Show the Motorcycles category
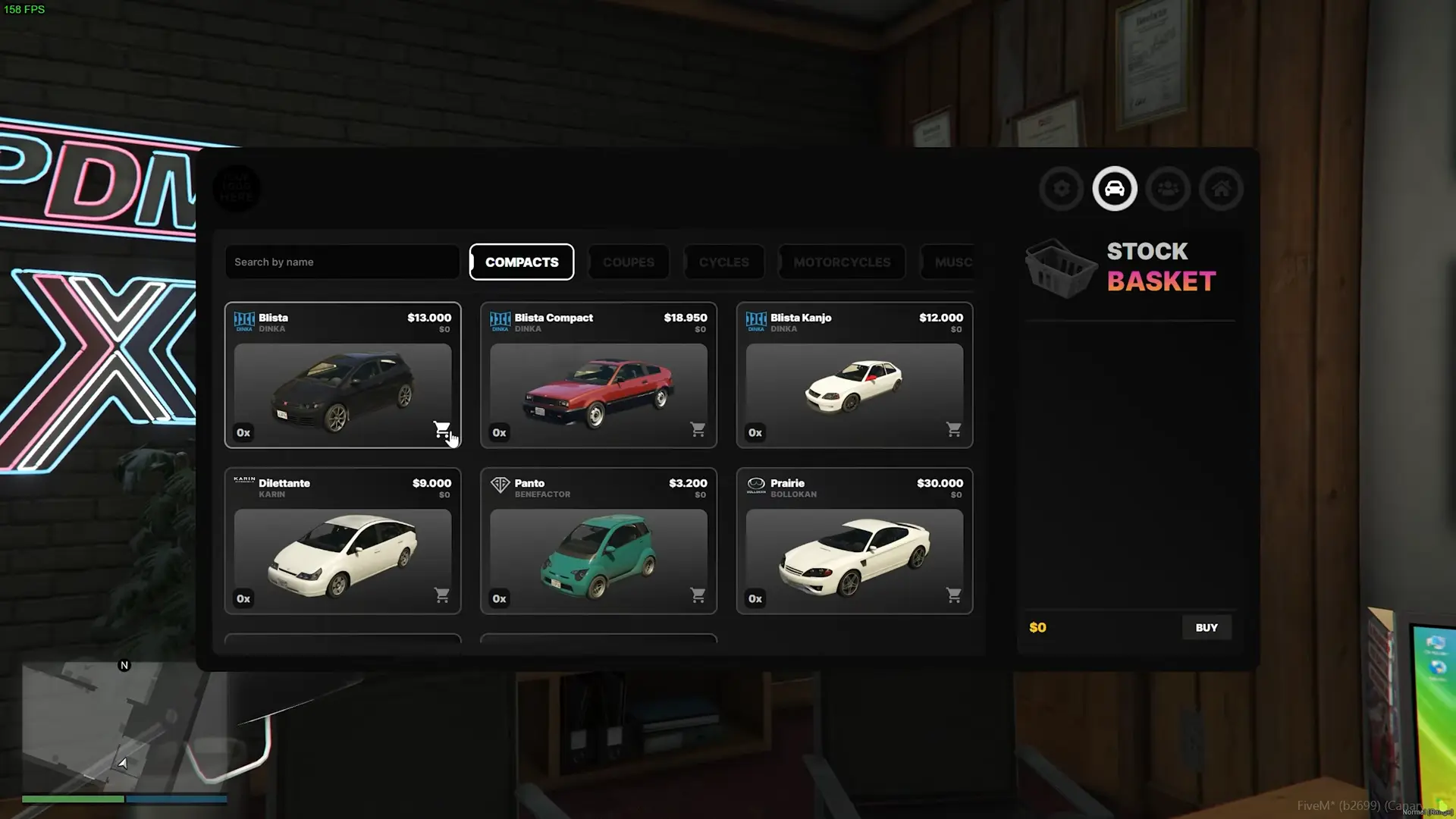Screen dimensions: 1456x819 [842, 262]
